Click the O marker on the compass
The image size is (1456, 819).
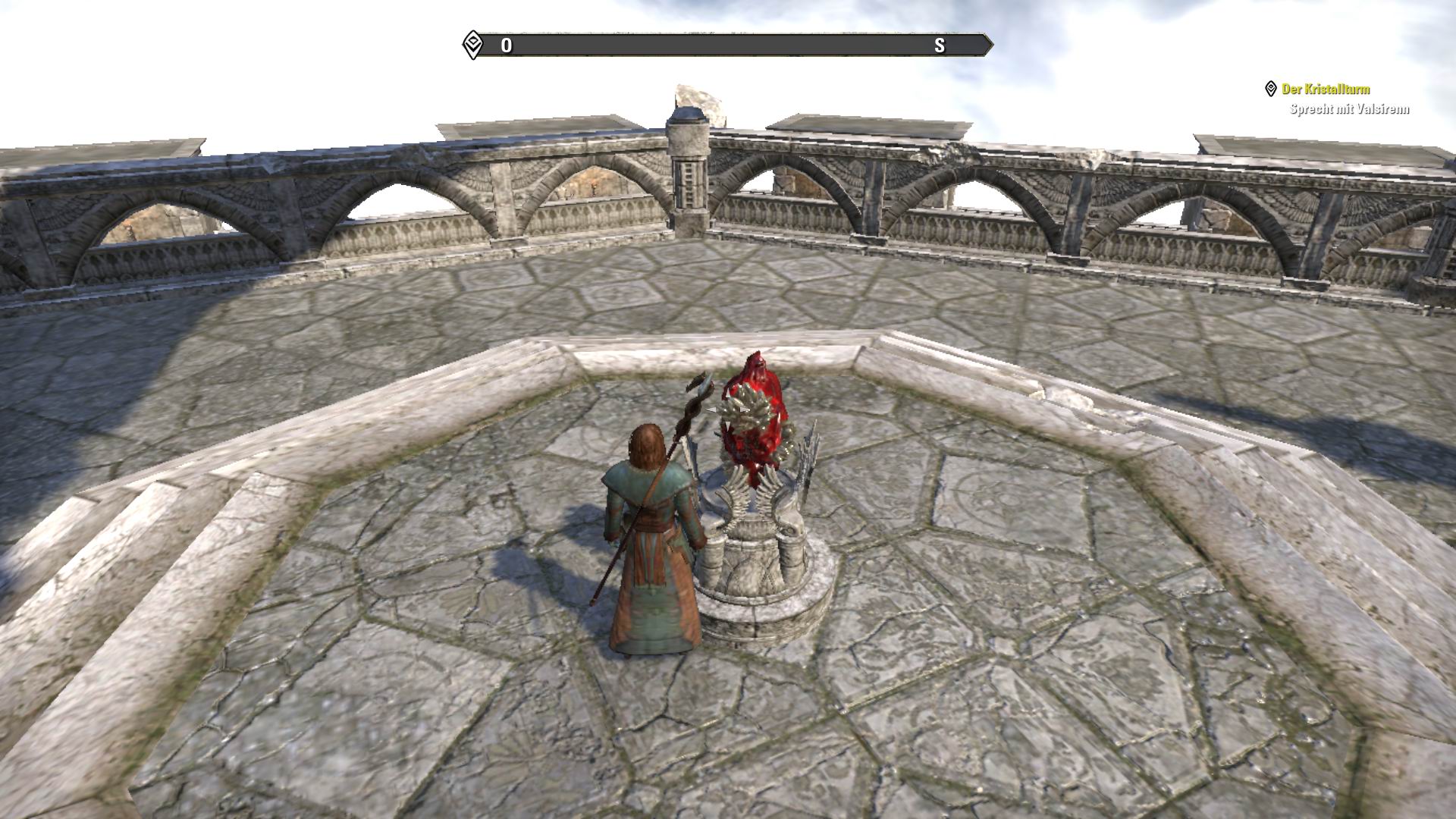tap(507, 45)
